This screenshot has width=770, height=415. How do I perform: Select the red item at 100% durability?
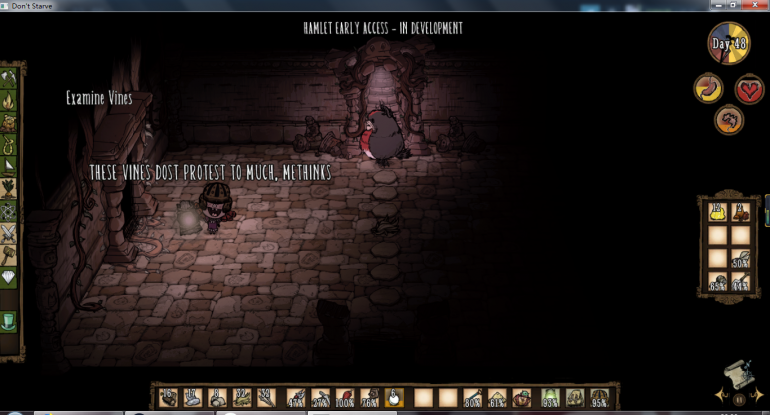point(345,397)
